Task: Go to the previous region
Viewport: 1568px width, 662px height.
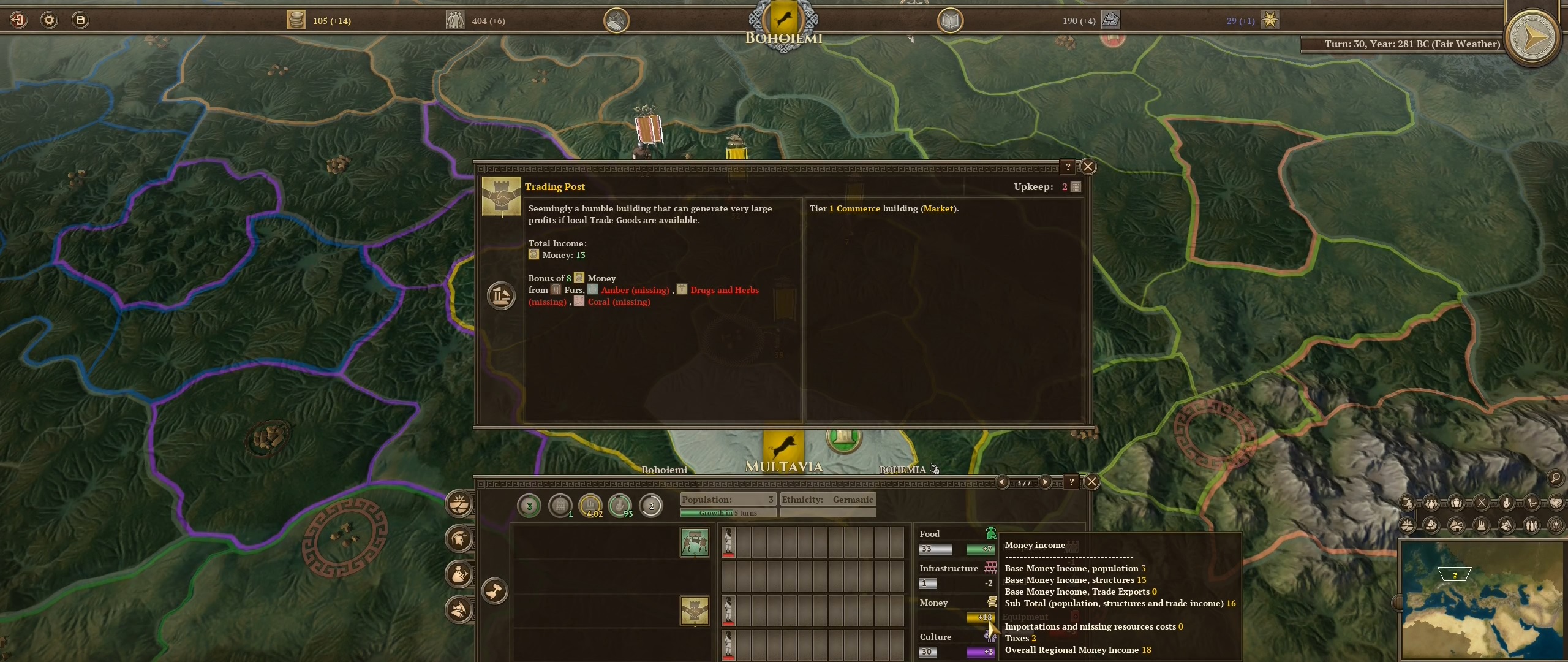Action: pos(1002,482)
